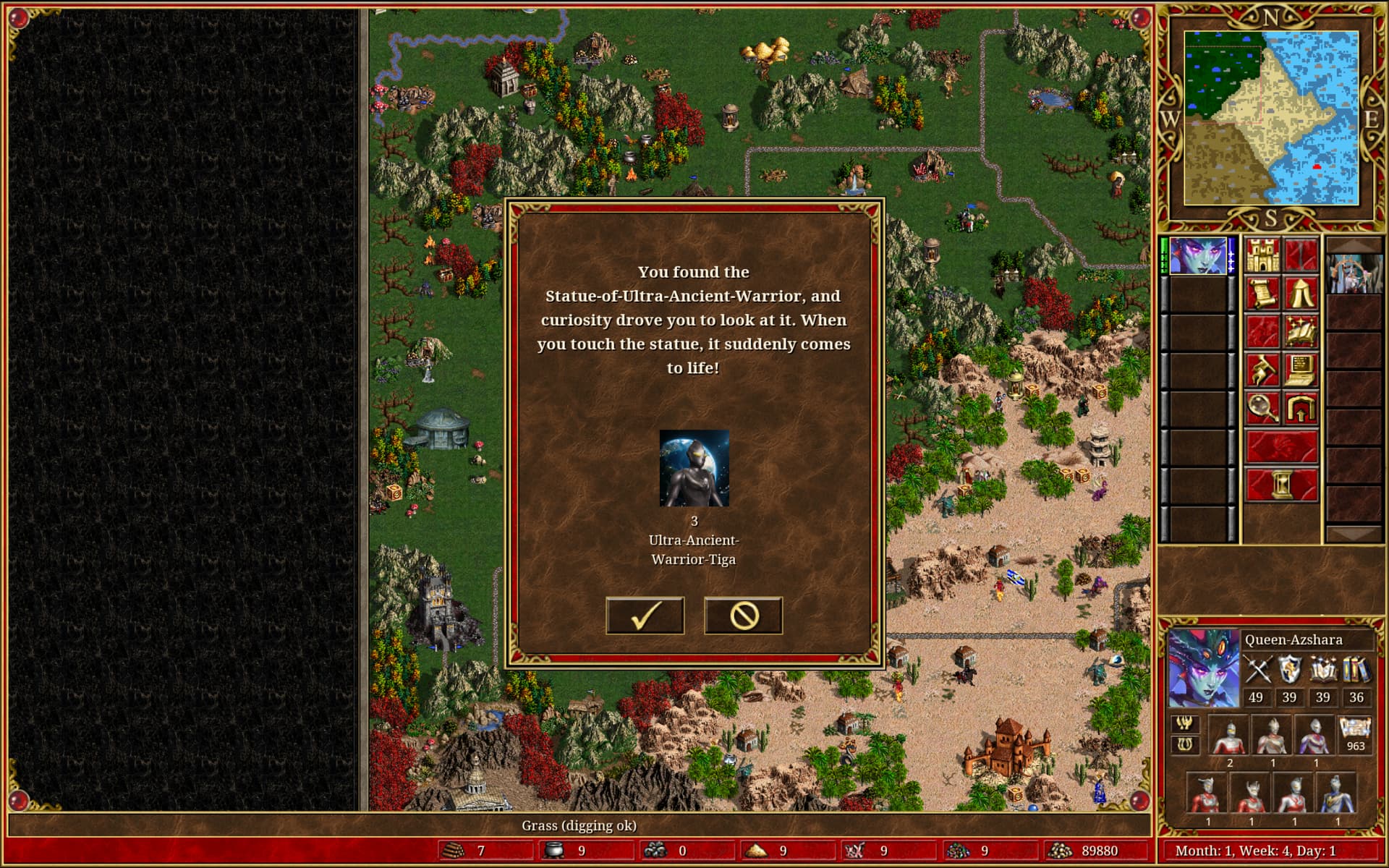Open System Options with the computer button

(x=1301, y=370)
